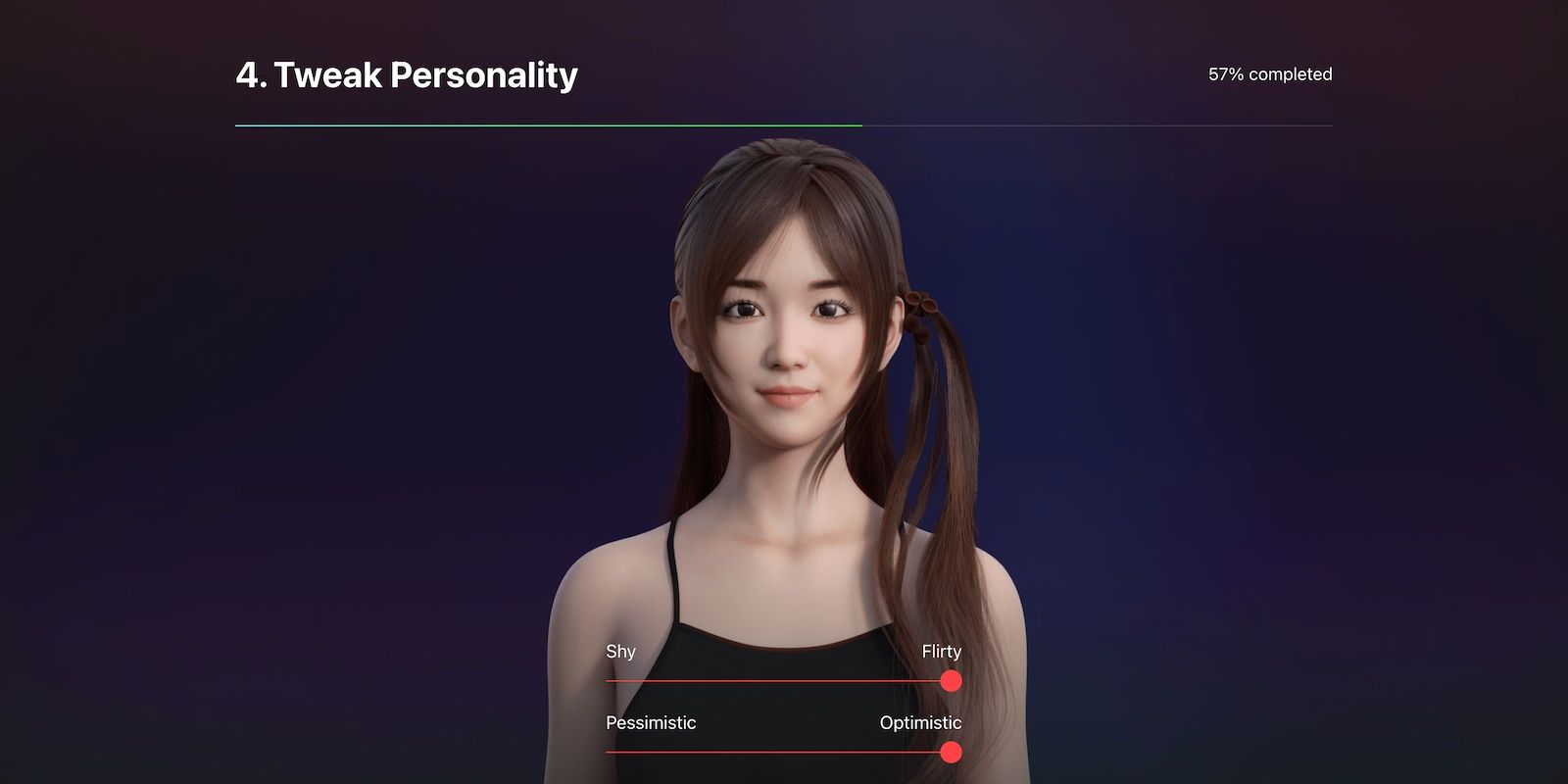
Task: Click the 'Pessimistic' label
Action: click(649, 722)
